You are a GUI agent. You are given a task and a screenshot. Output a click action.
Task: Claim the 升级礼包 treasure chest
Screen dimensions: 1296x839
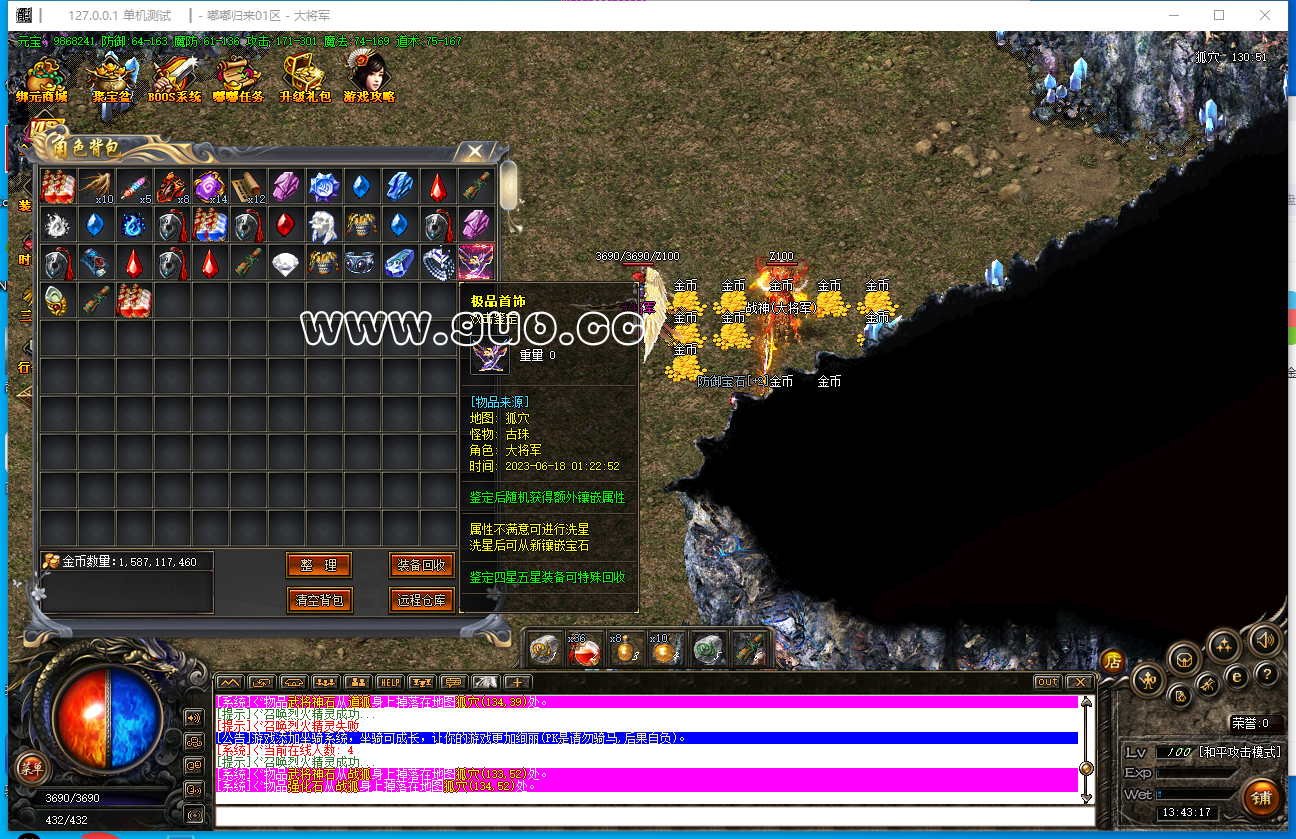[304, 78]
